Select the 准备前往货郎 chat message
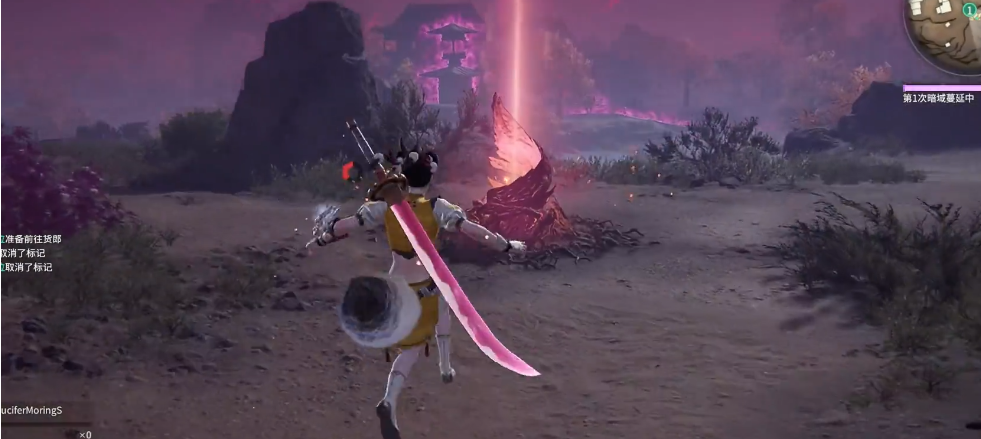The image size is (981, 439). 33,239
